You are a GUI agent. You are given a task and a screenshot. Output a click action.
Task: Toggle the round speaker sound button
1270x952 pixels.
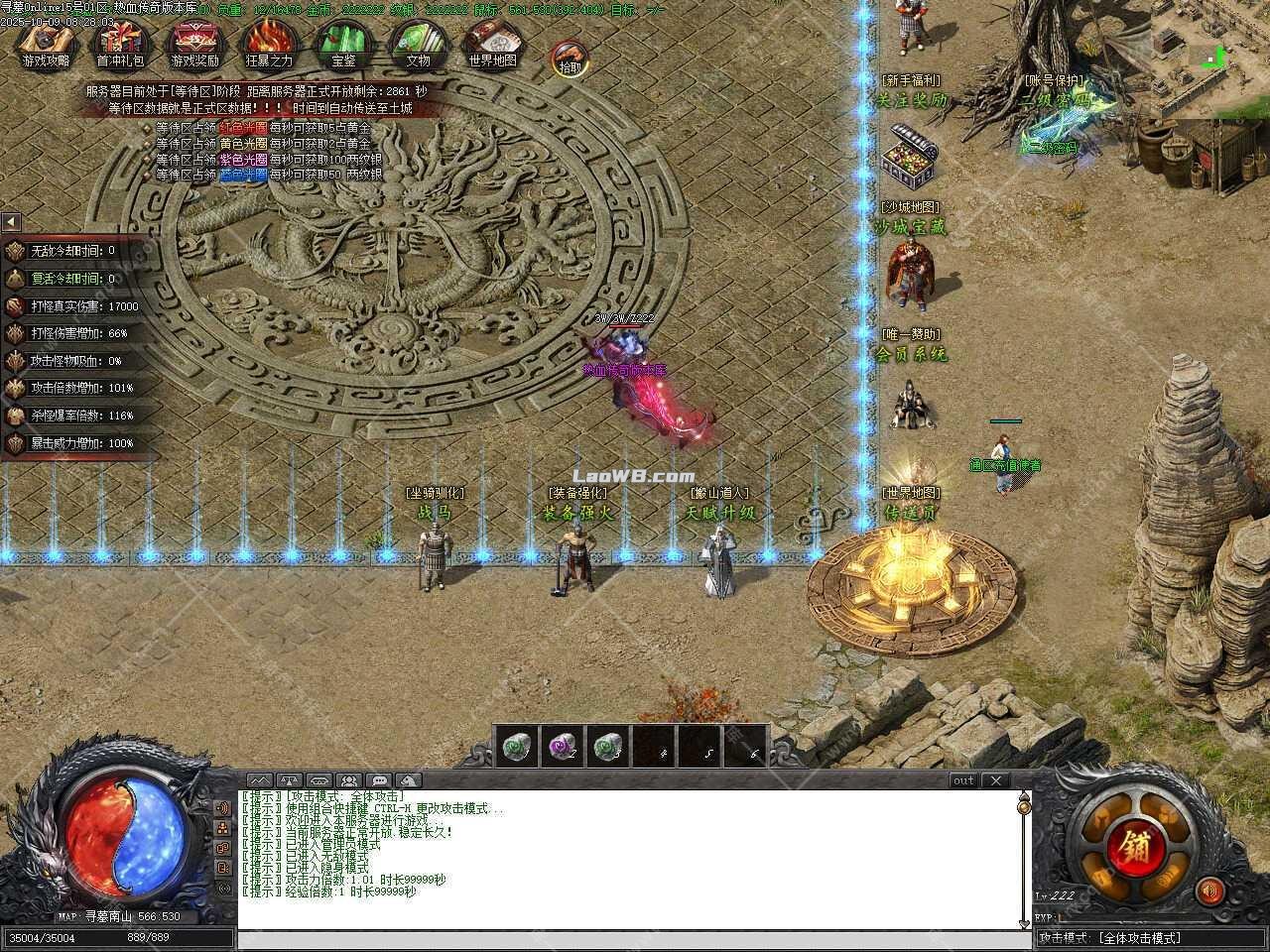(x=1209, y=892)
